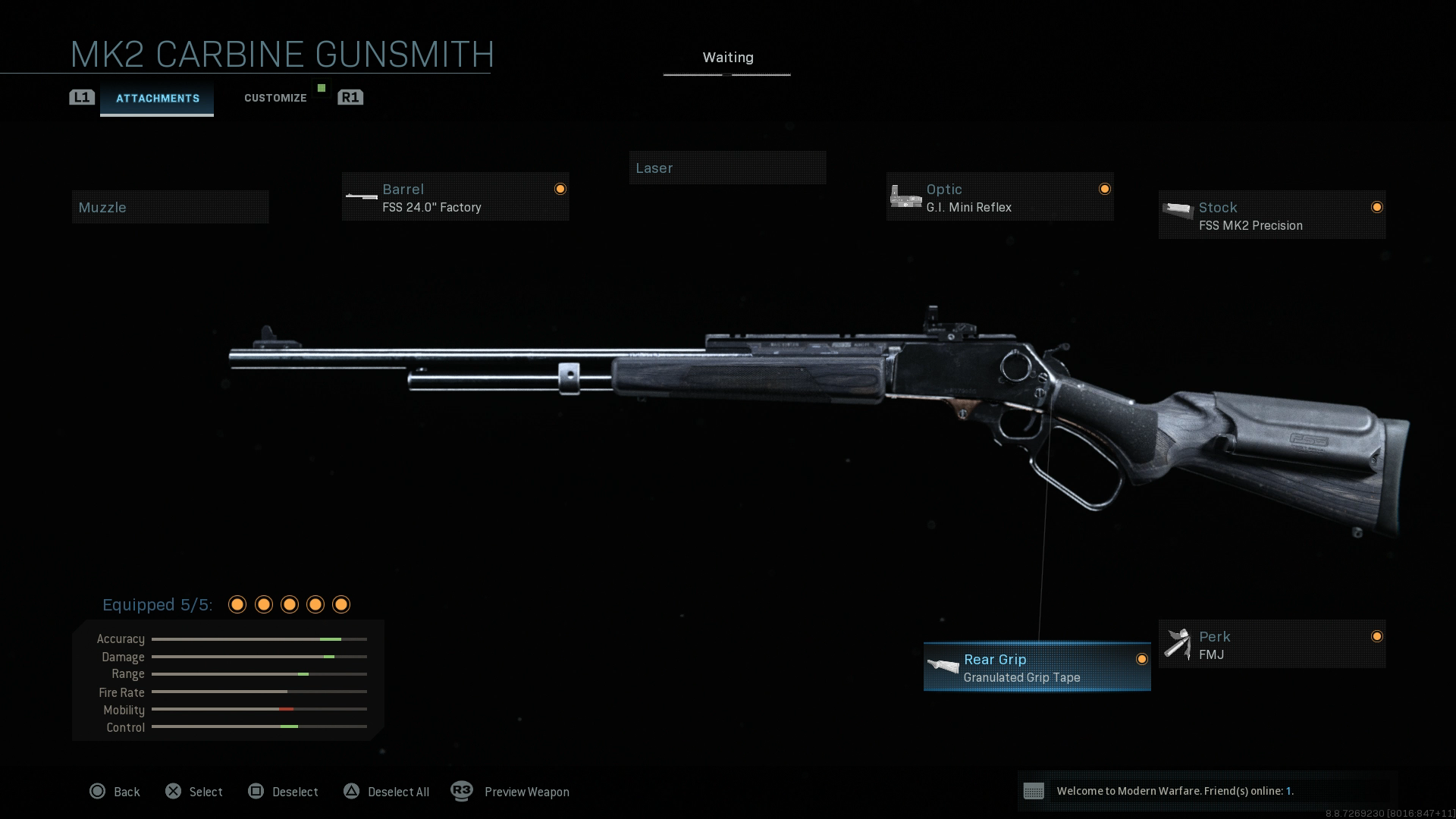
Task: Click Preview Weapon
Action: [x=527, y=792]
